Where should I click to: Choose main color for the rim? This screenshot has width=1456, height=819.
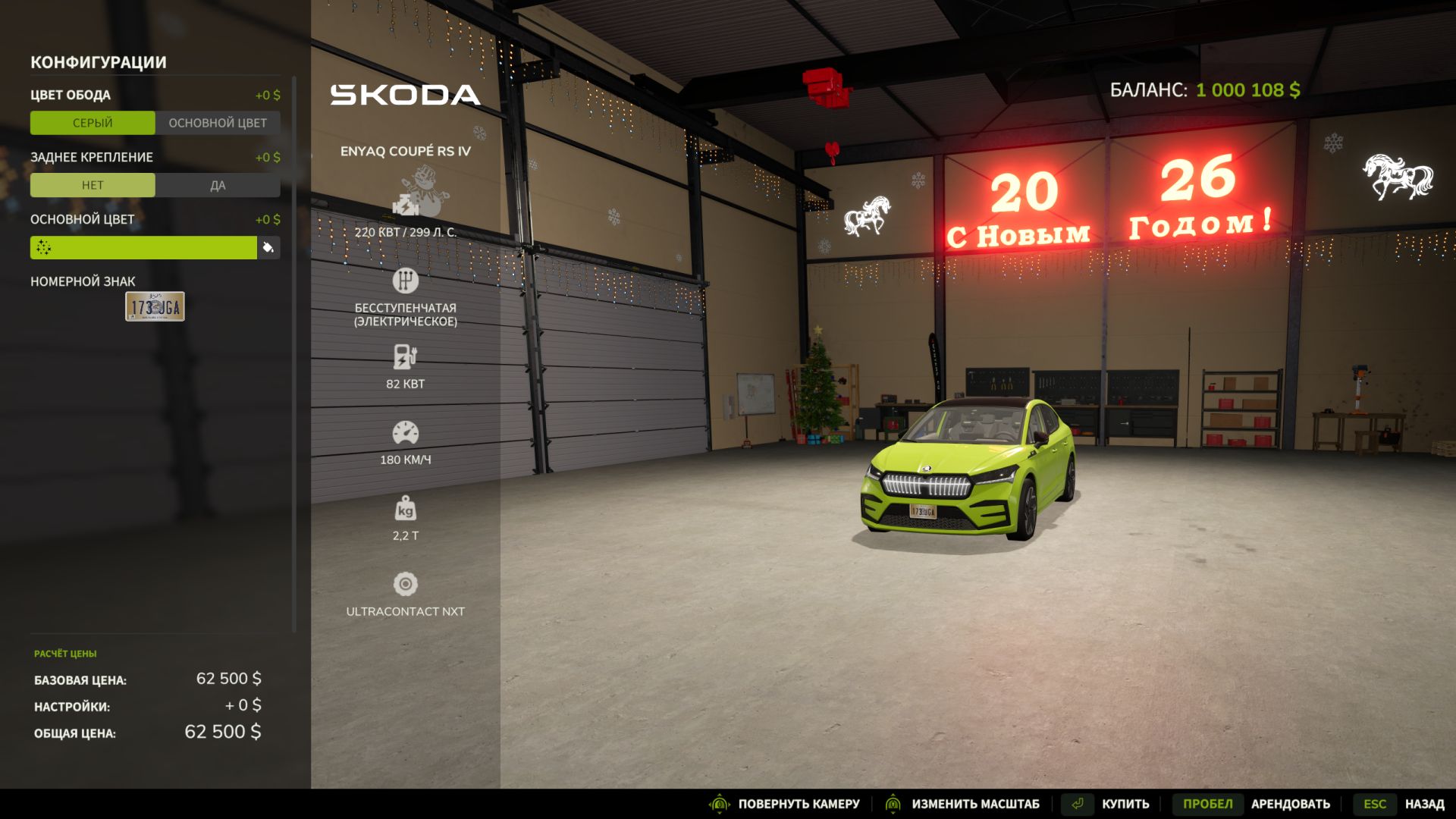pos(218,123)
